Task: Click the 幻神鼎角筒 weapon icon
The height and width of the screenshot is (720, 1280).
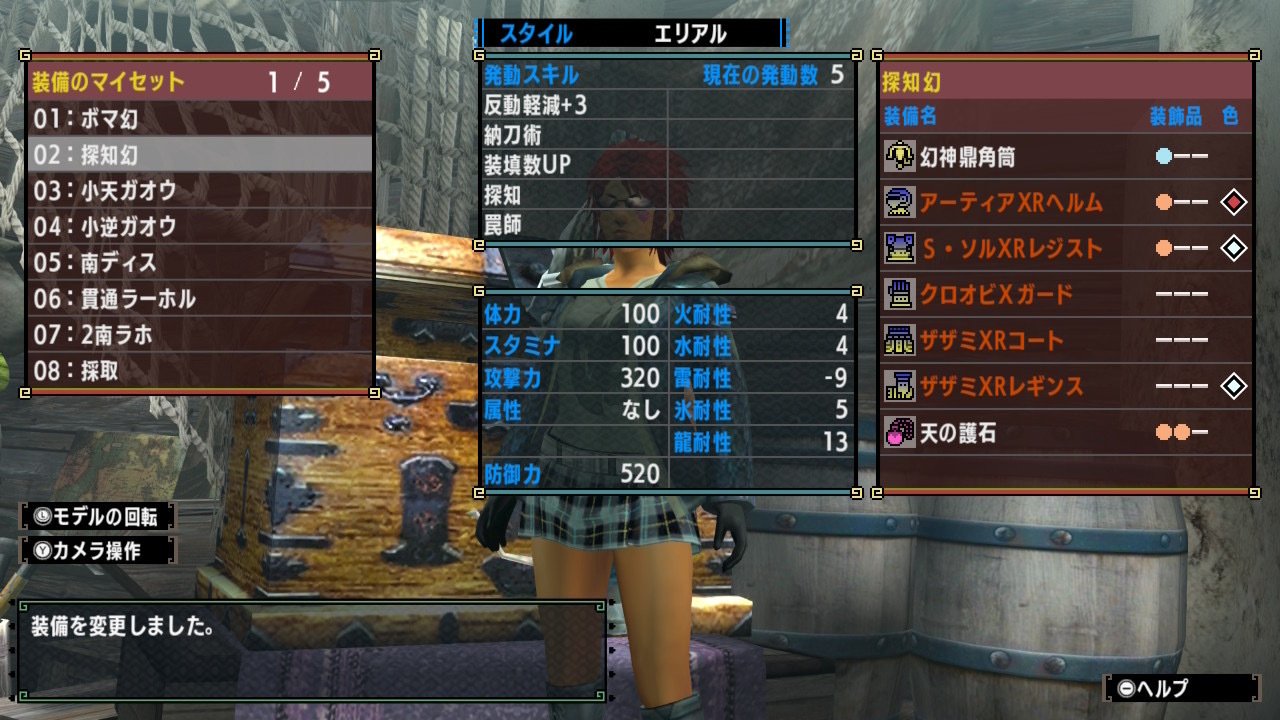Action: (x=899, y=155)
